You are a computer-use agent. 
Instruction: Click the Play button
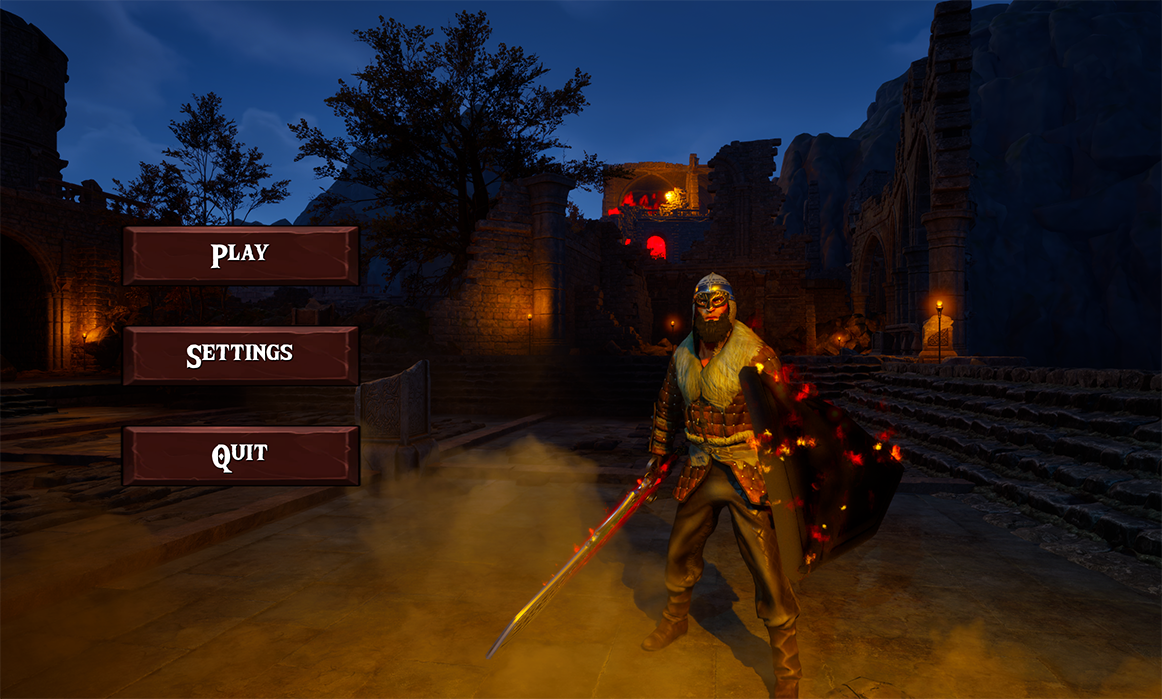tap(240, 255)
